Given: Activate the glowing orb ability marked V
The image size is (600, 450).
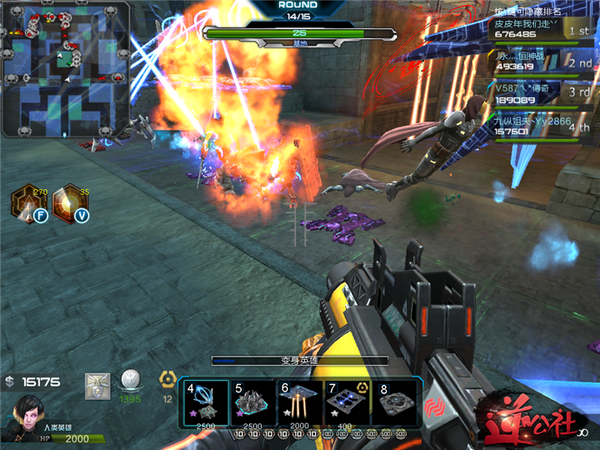Looking at the screenshot, I should (x=70, y=201).
